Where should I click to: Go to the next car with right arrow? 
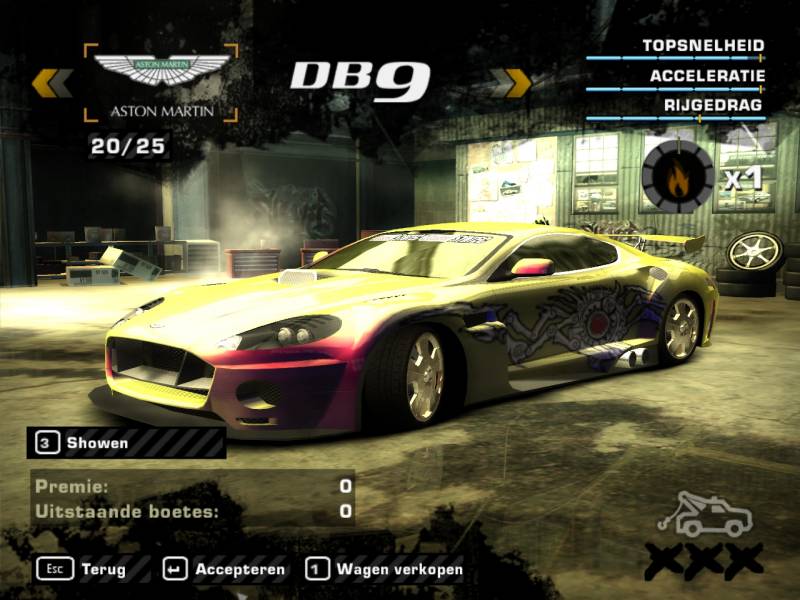pos(515,82)
